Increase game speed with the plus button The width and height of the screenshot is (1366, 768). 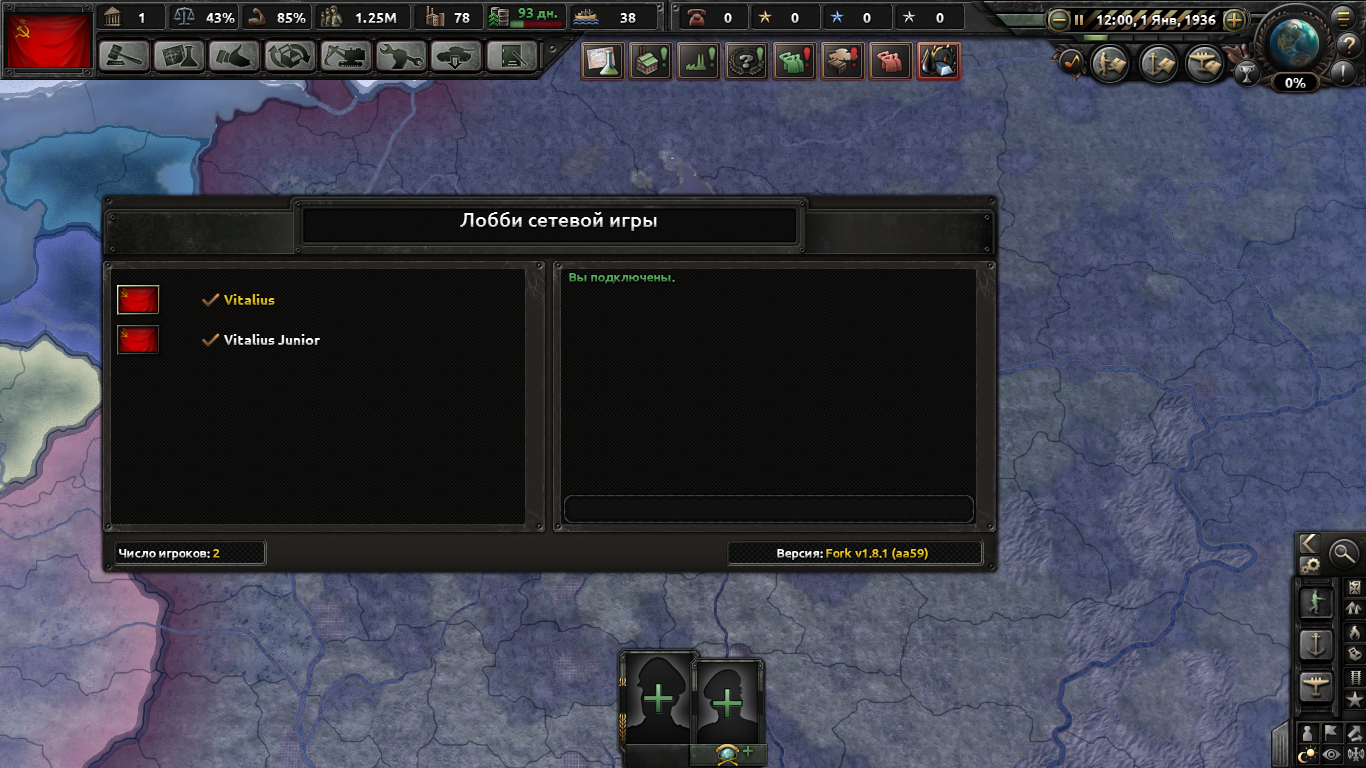1235,19
